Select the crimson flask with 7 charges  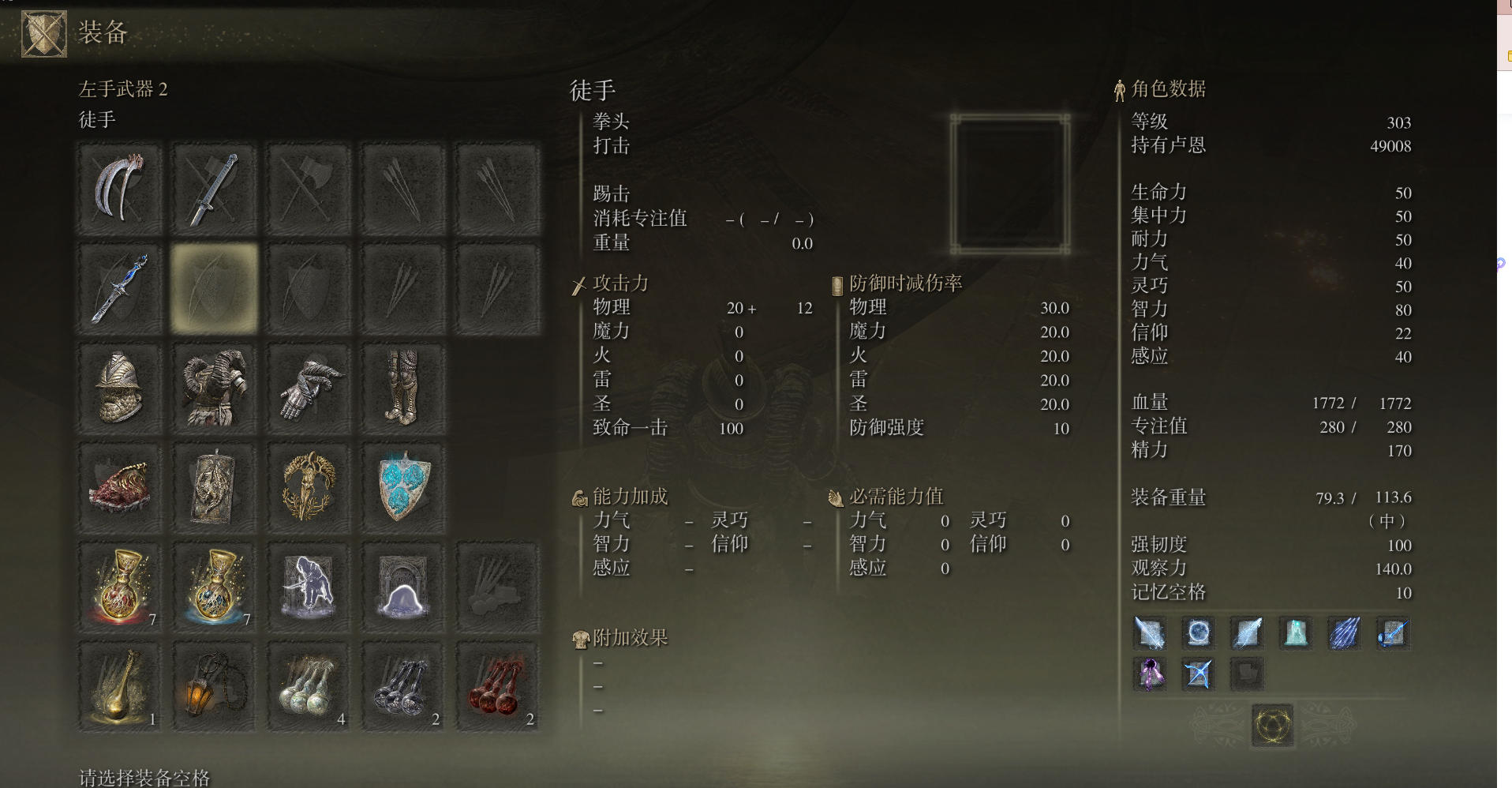click(119, 587)
